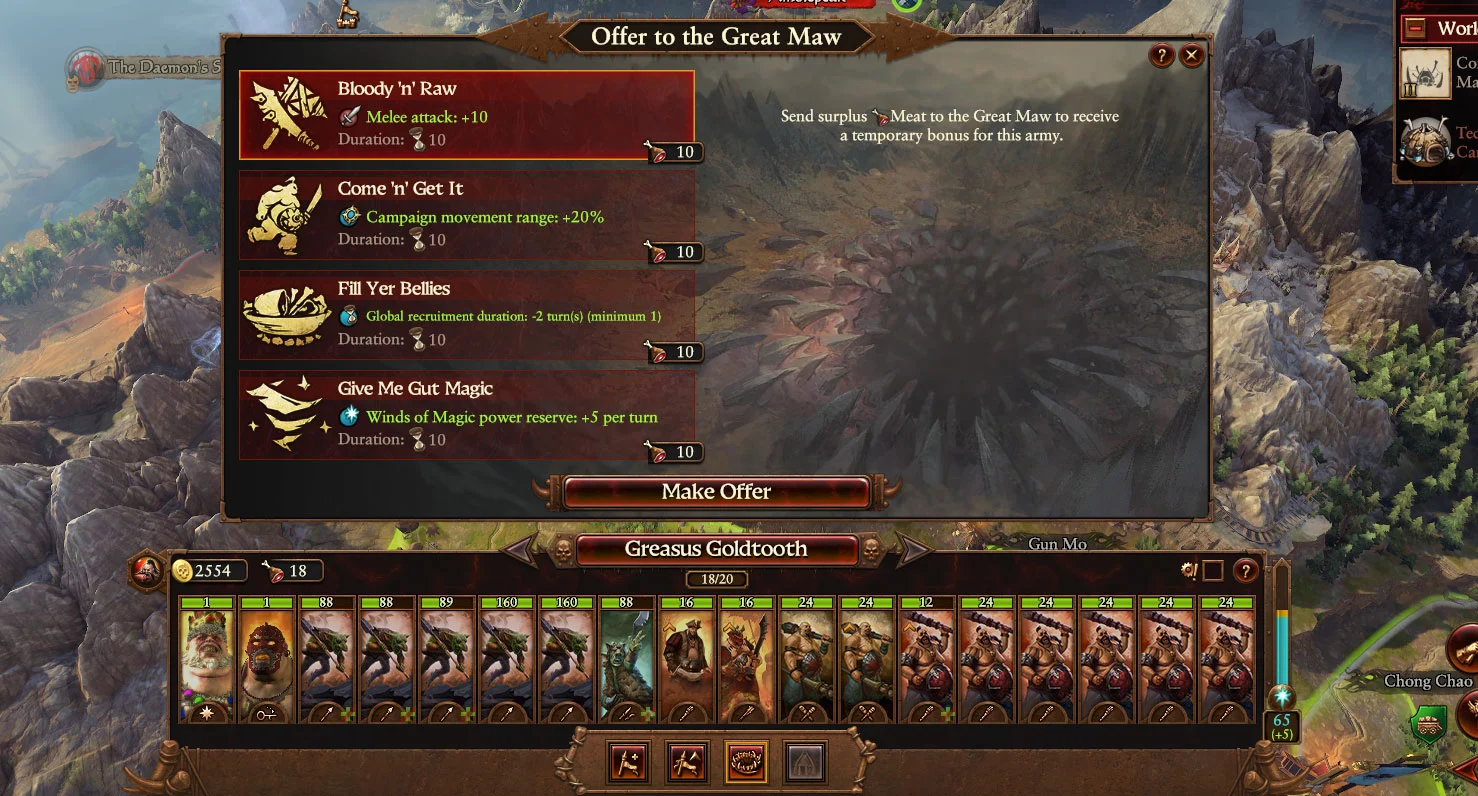Select the Bloody 'n' Raw offering

[x=466, y=115]
